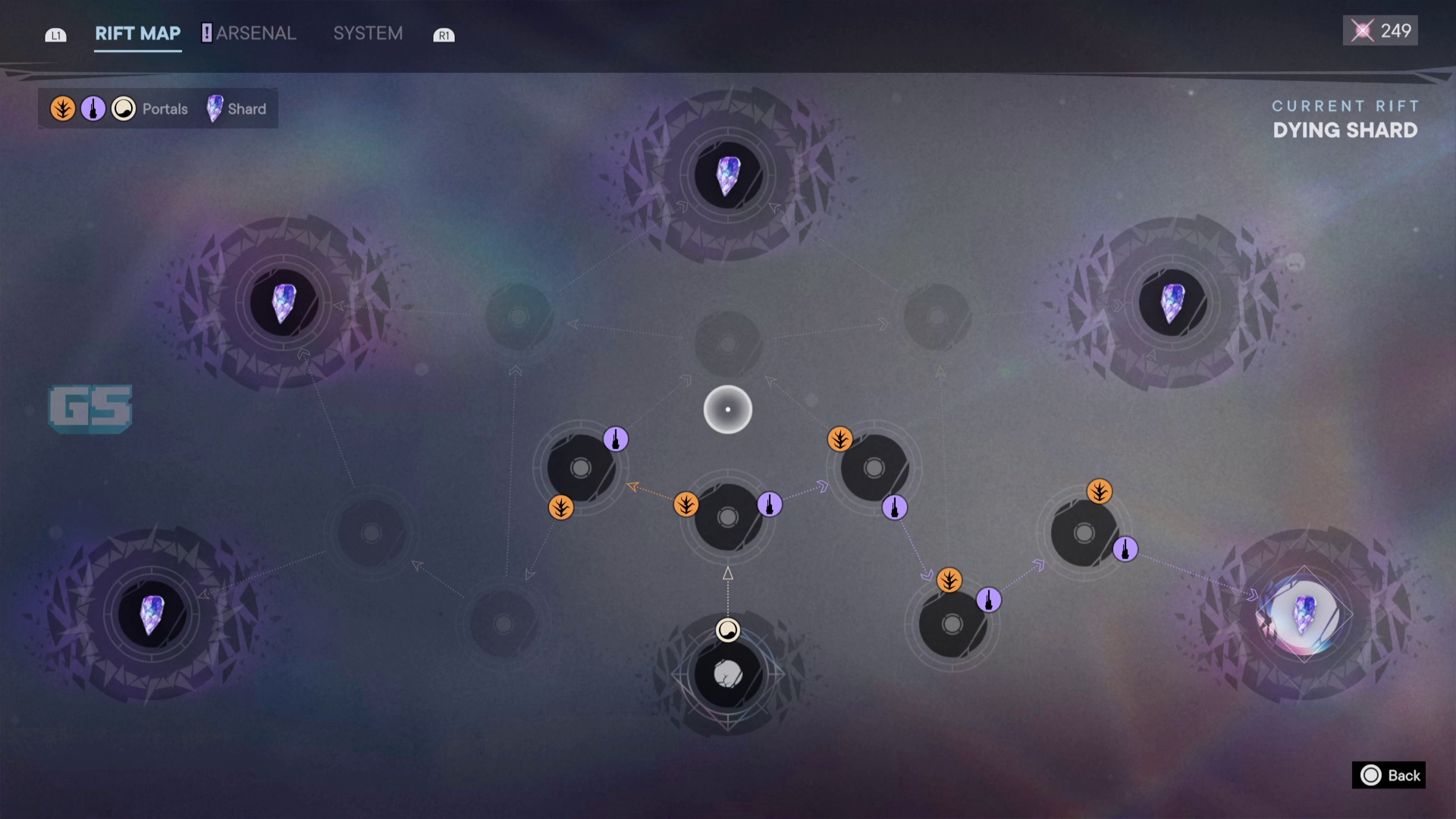The width and height of the screenshot is (1456, 819).
Task: Click the R1 shoulder button prompt icon
Action: click(444, 34)
